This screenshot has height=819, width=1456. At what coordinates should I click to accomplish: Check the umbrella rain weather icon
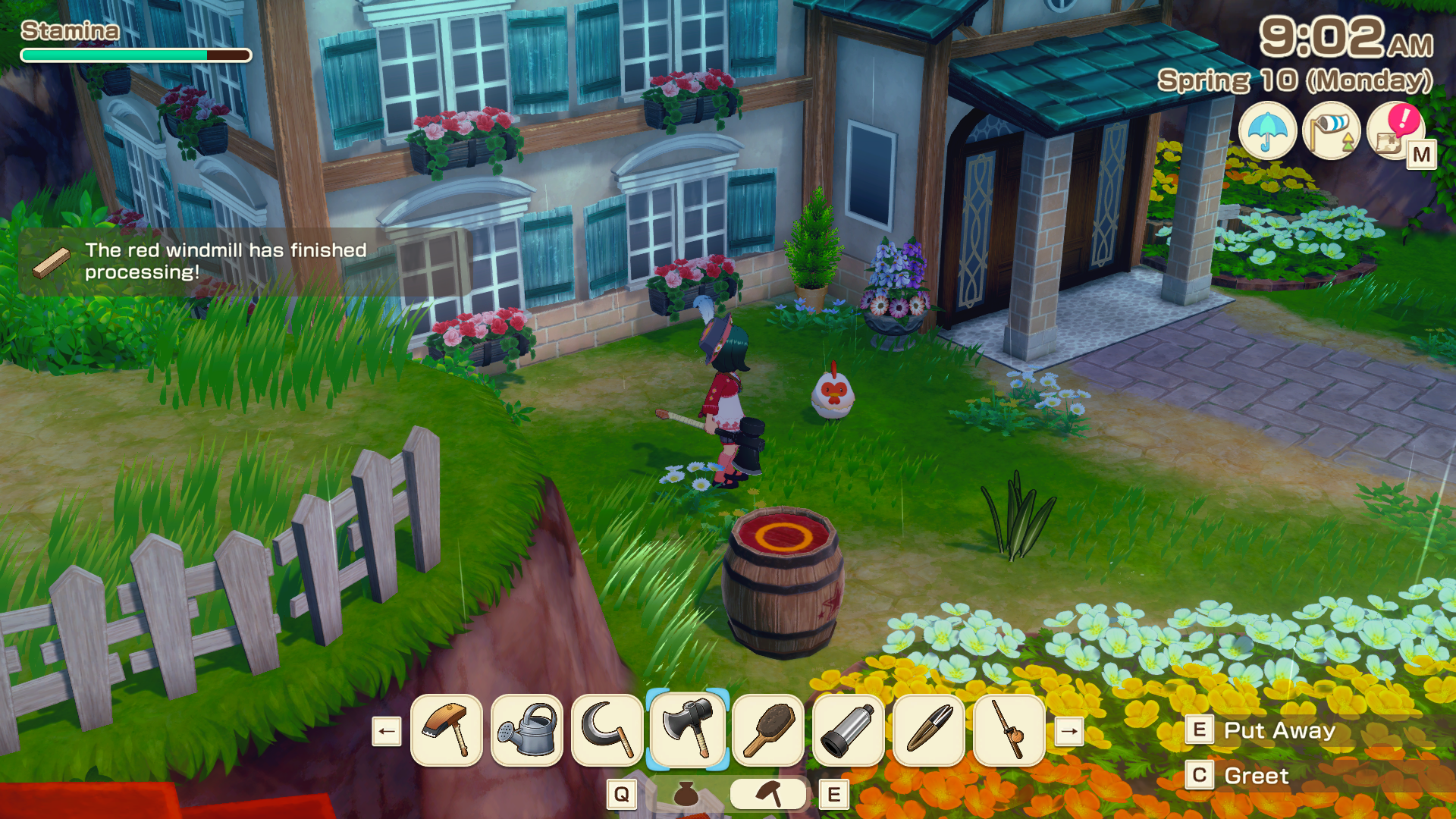[1267, 131]
